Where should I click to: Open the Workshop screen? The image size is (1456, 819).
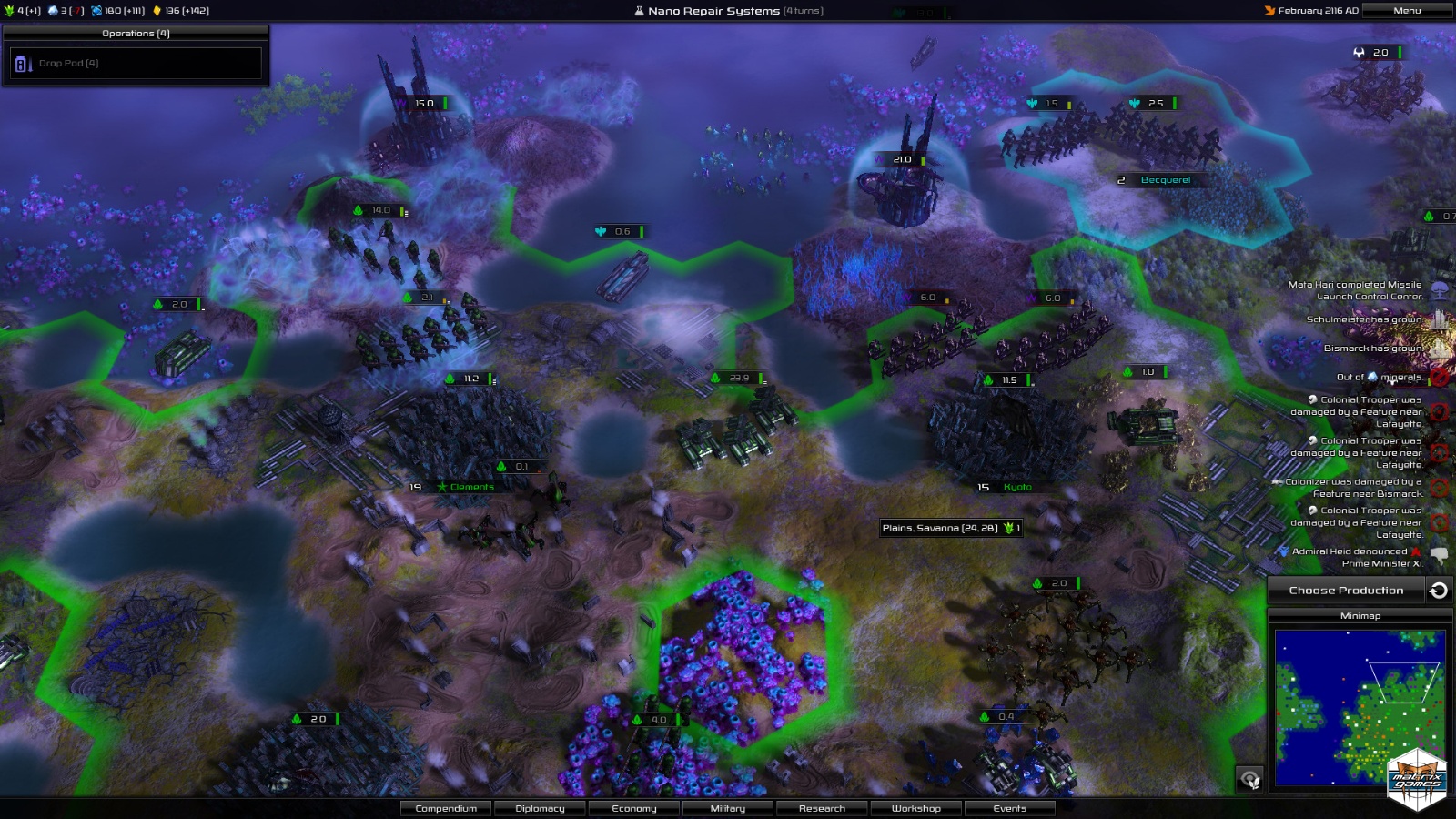[x=916, y=808]
